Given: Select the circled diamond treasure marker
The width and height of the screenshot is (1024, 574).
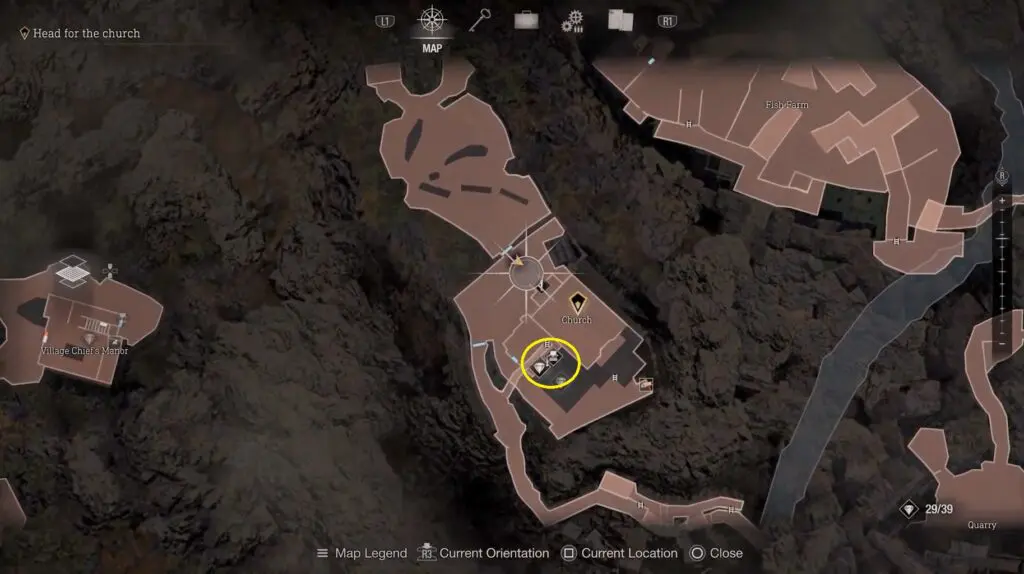Looking at the screenshot, I should click(541, 368).
